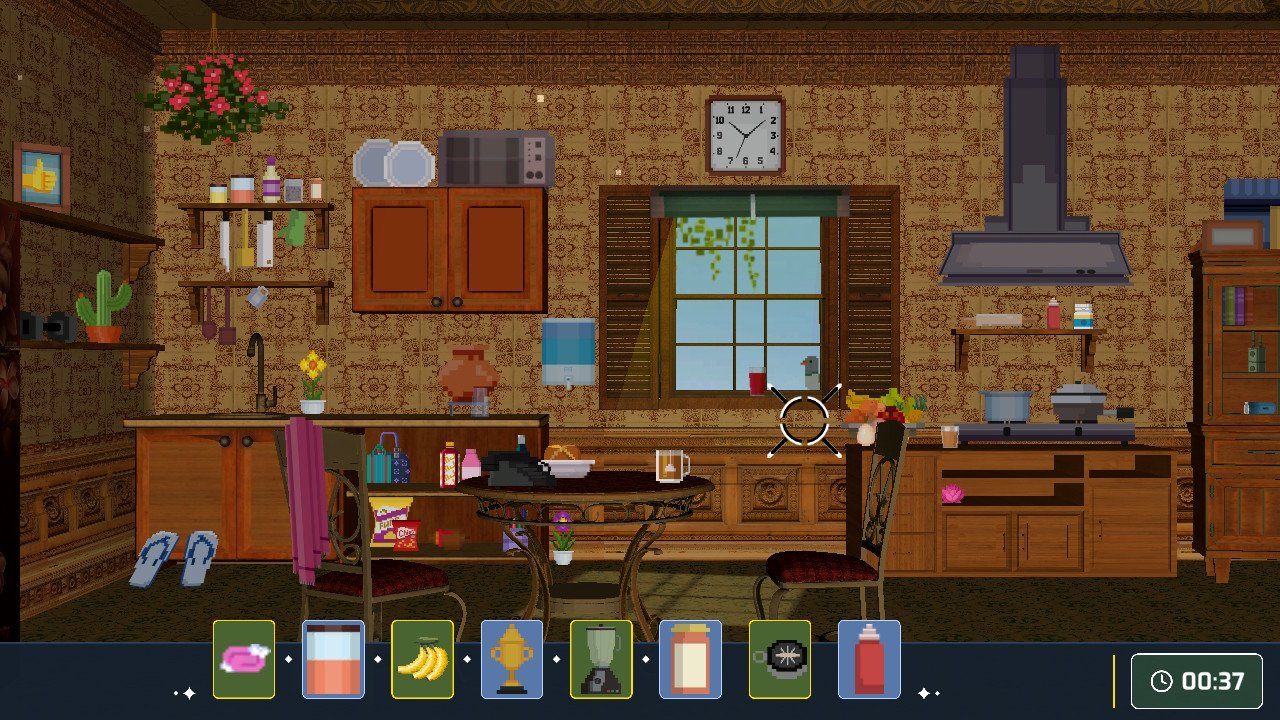This screenshot has width=1280, height=720.
Task: Select the pink soap bar item card
Action: point(244,659)
